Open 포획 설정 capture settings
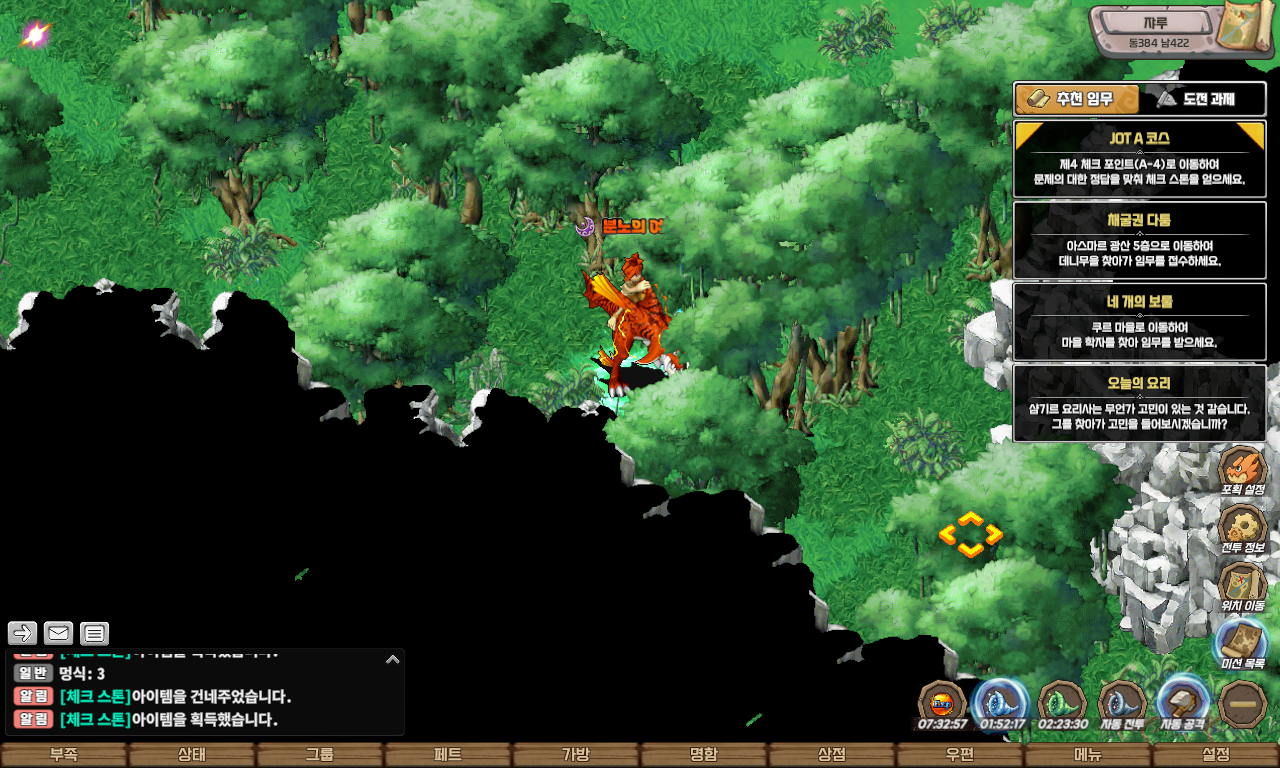The height and width of the screenshot is (768, 1280). [1243, 472]
